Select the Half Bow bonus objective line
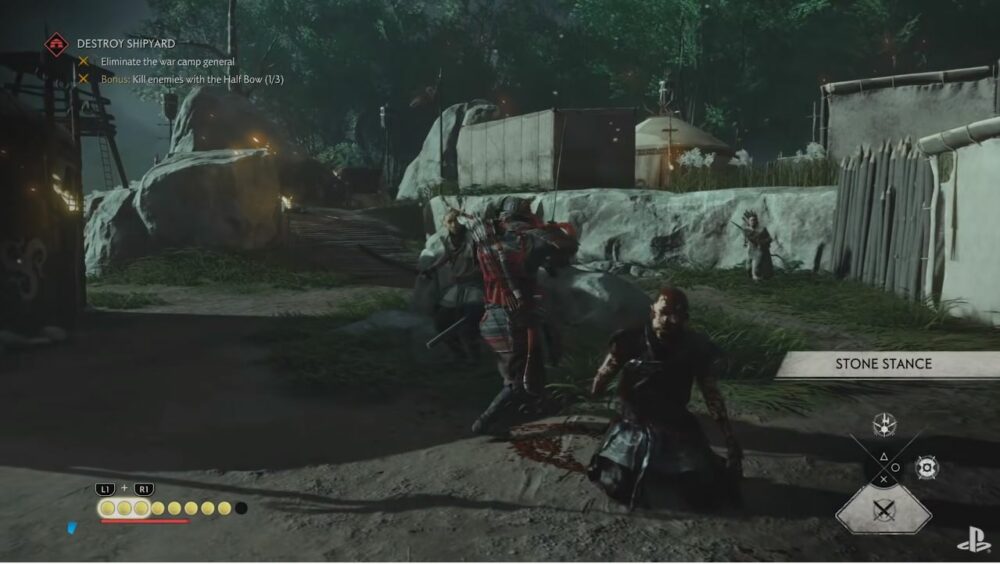The height and width of the screenshot is (564, 1000). click(191, 79)
